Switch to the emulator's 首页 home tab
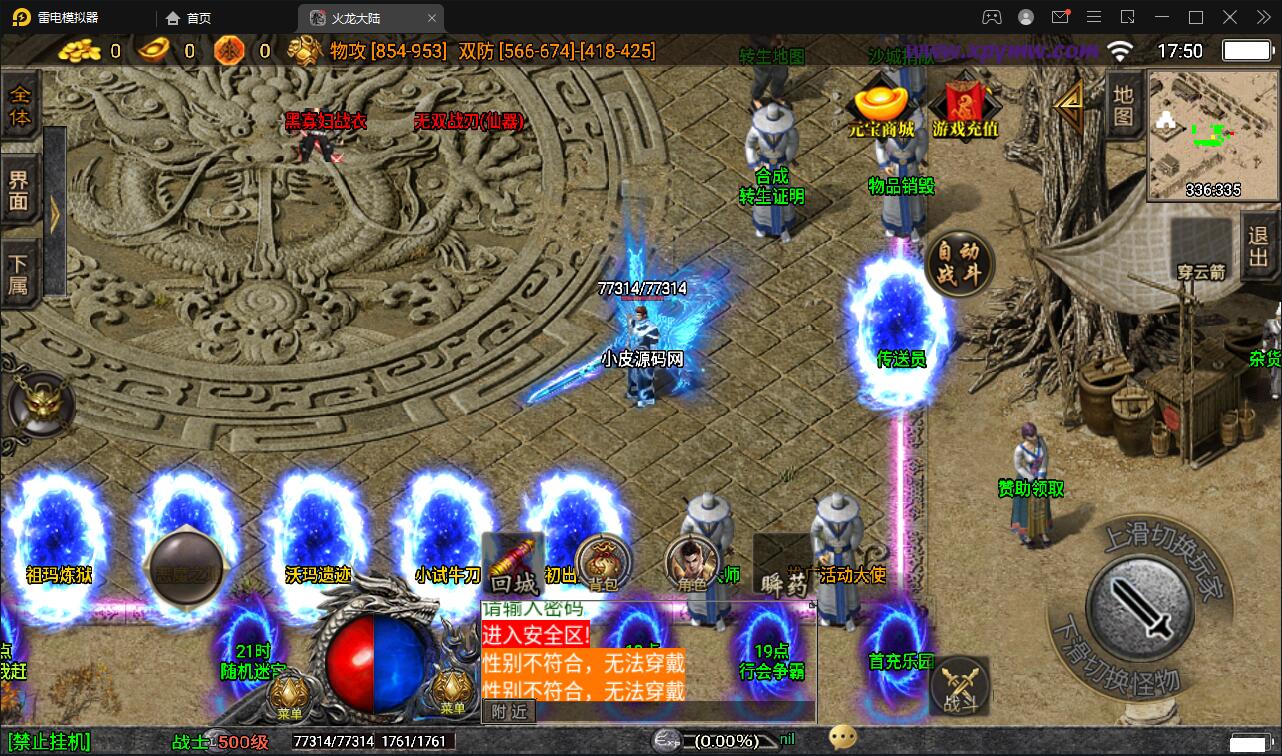The image size is (1282, 756). pos(189,18)
